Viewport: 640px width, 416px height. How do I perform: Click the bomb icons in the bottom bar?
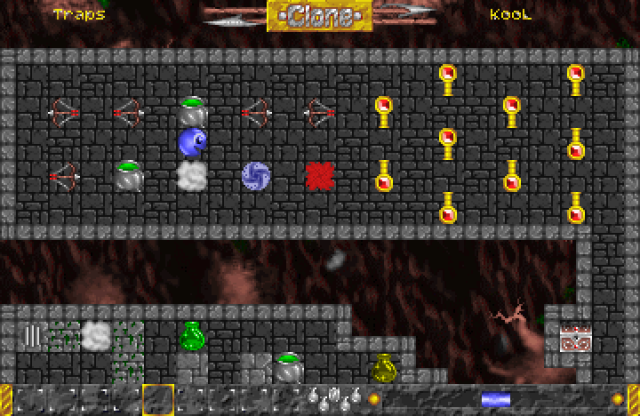point(333,399)
